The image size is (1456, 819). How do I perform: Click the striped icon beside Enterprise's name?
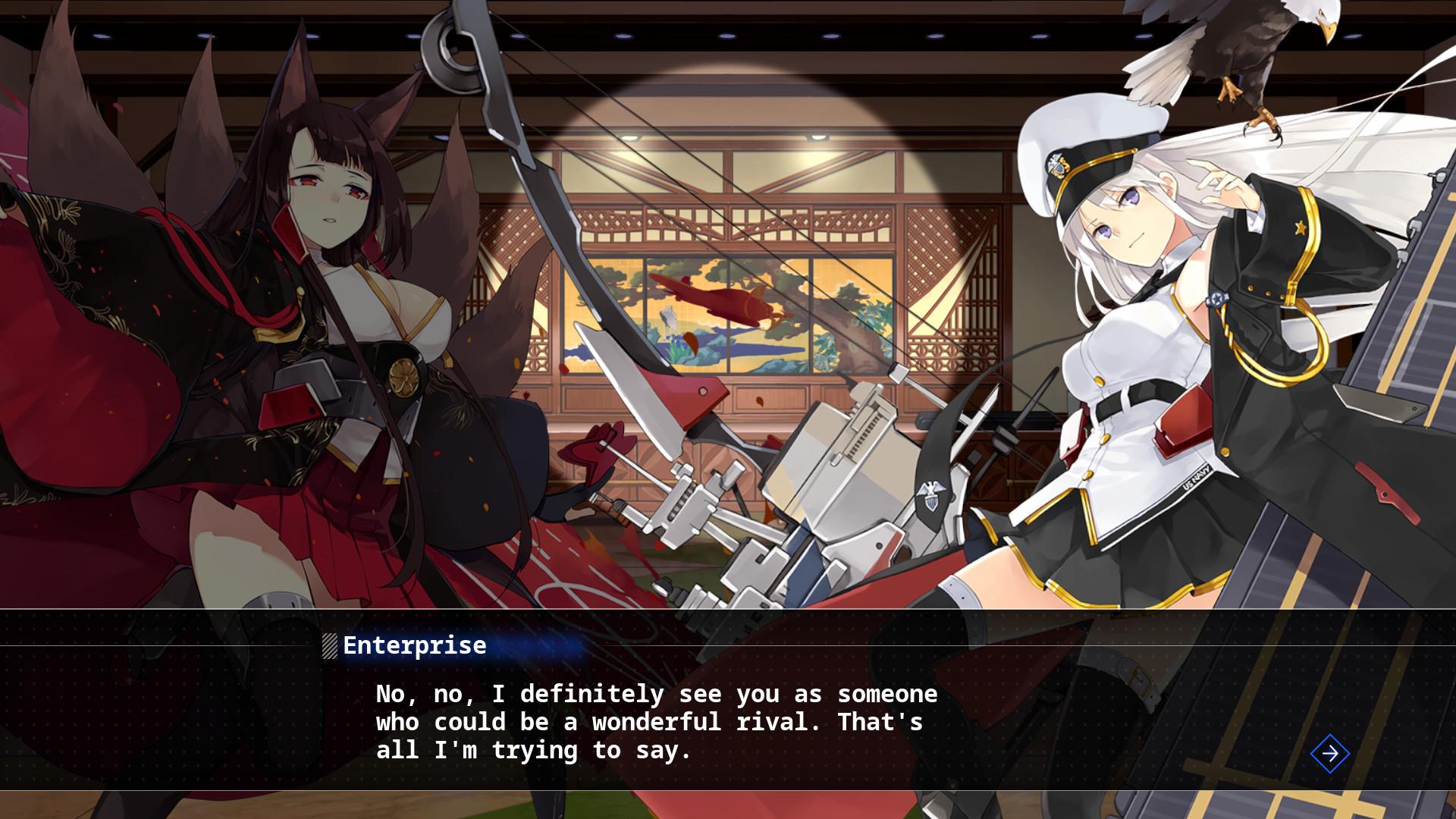[328, 645]
